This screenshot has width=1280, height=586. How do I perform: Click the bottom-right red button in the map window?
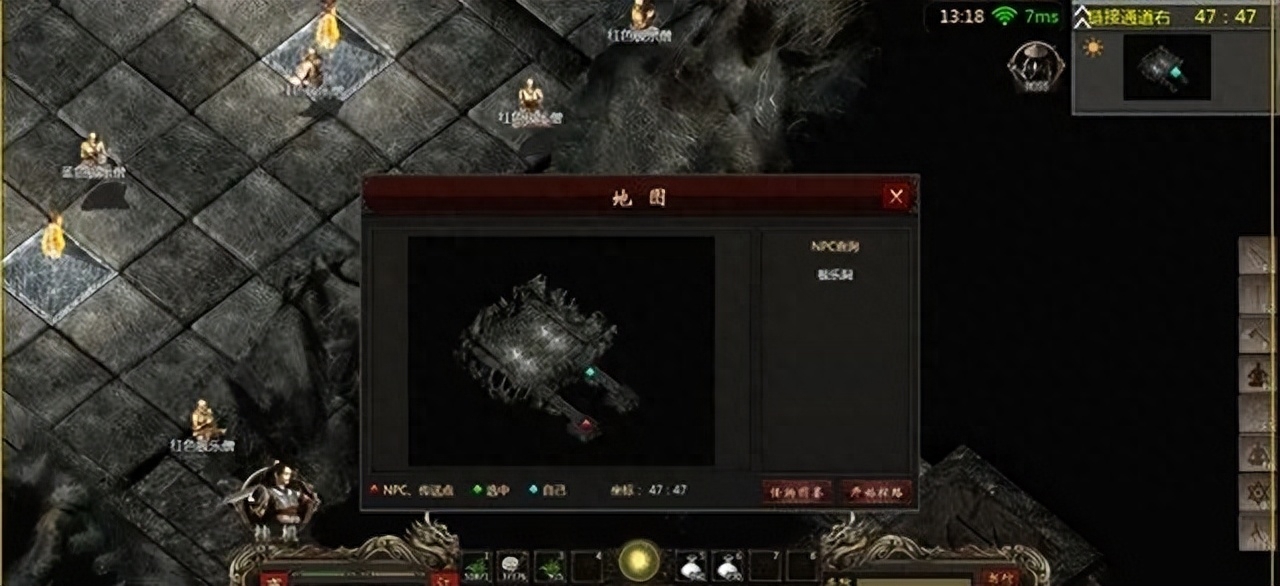(x=876, y=491)
